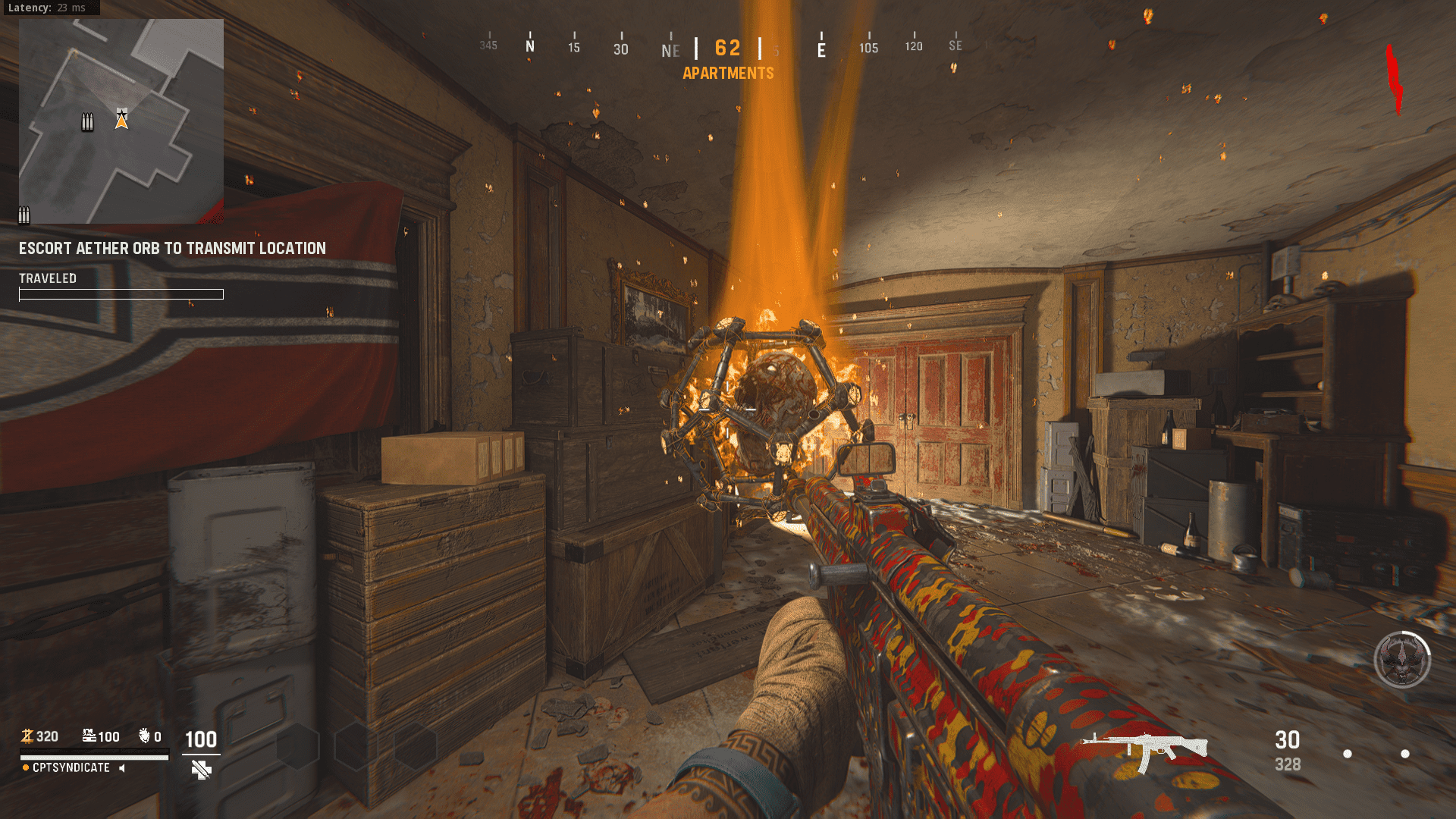The width and height of the screenshot is (1456, 819).
Task: Mute CPTSYNDICATE using the speaker icon
Action: (x=121, y=767)
